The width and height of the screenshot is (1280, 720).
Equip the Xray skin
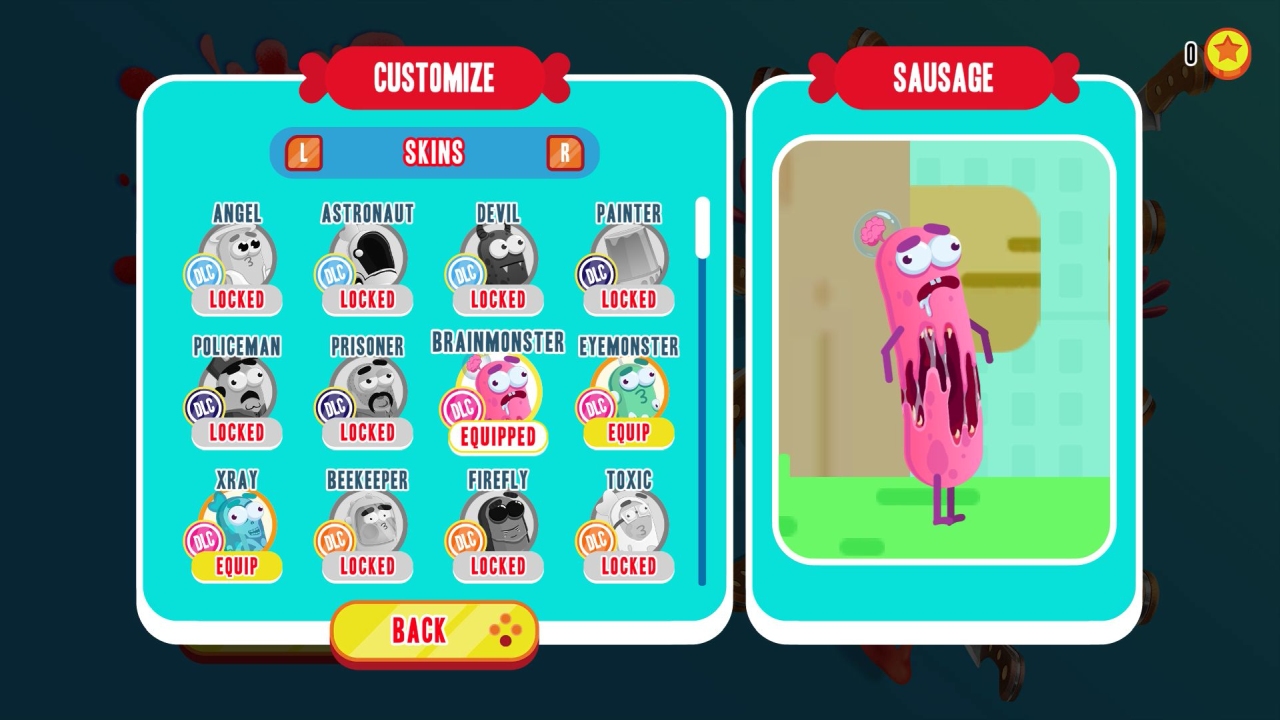[x=236, y=567]
